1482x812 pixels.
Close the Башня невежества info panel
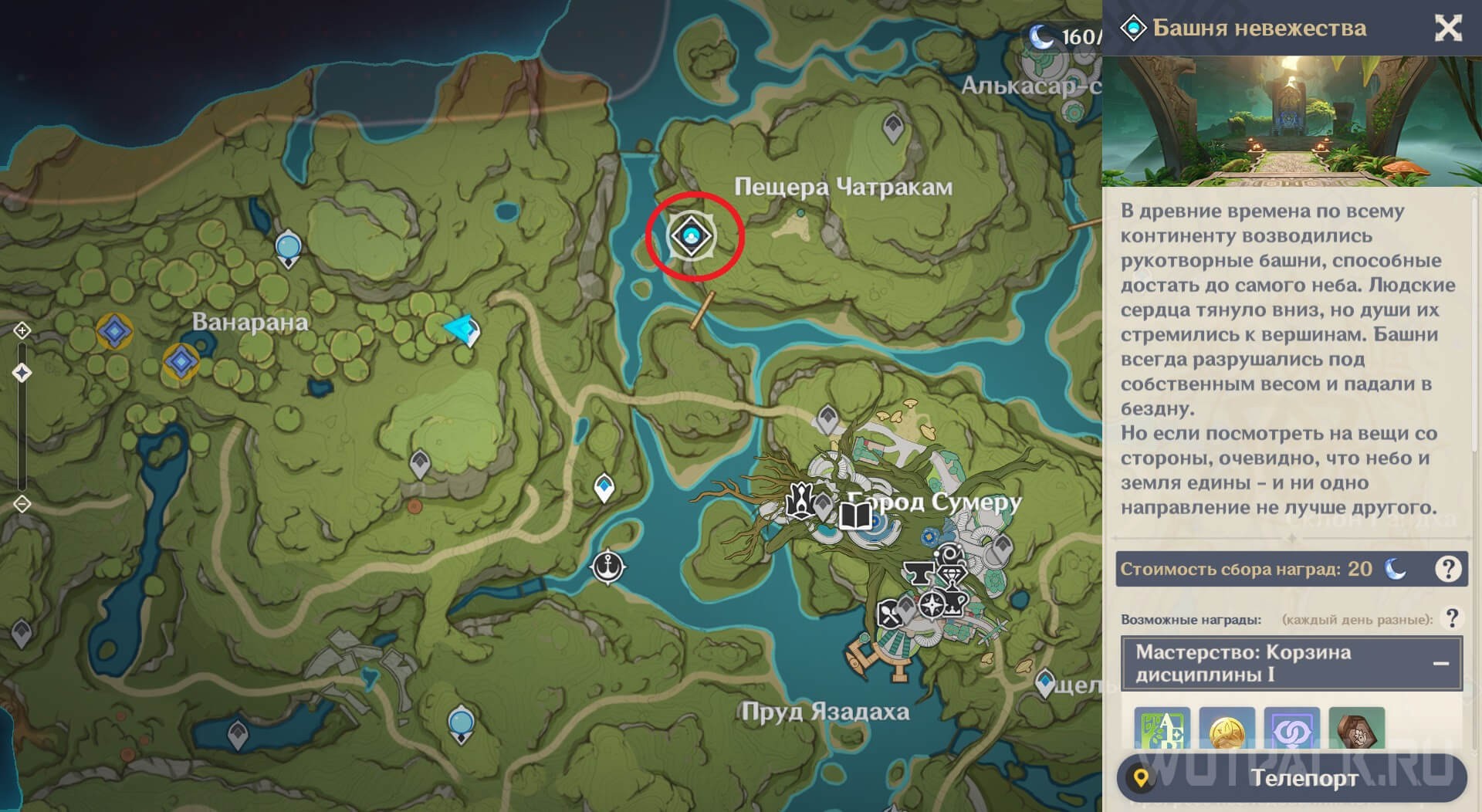coord(1448,29)
